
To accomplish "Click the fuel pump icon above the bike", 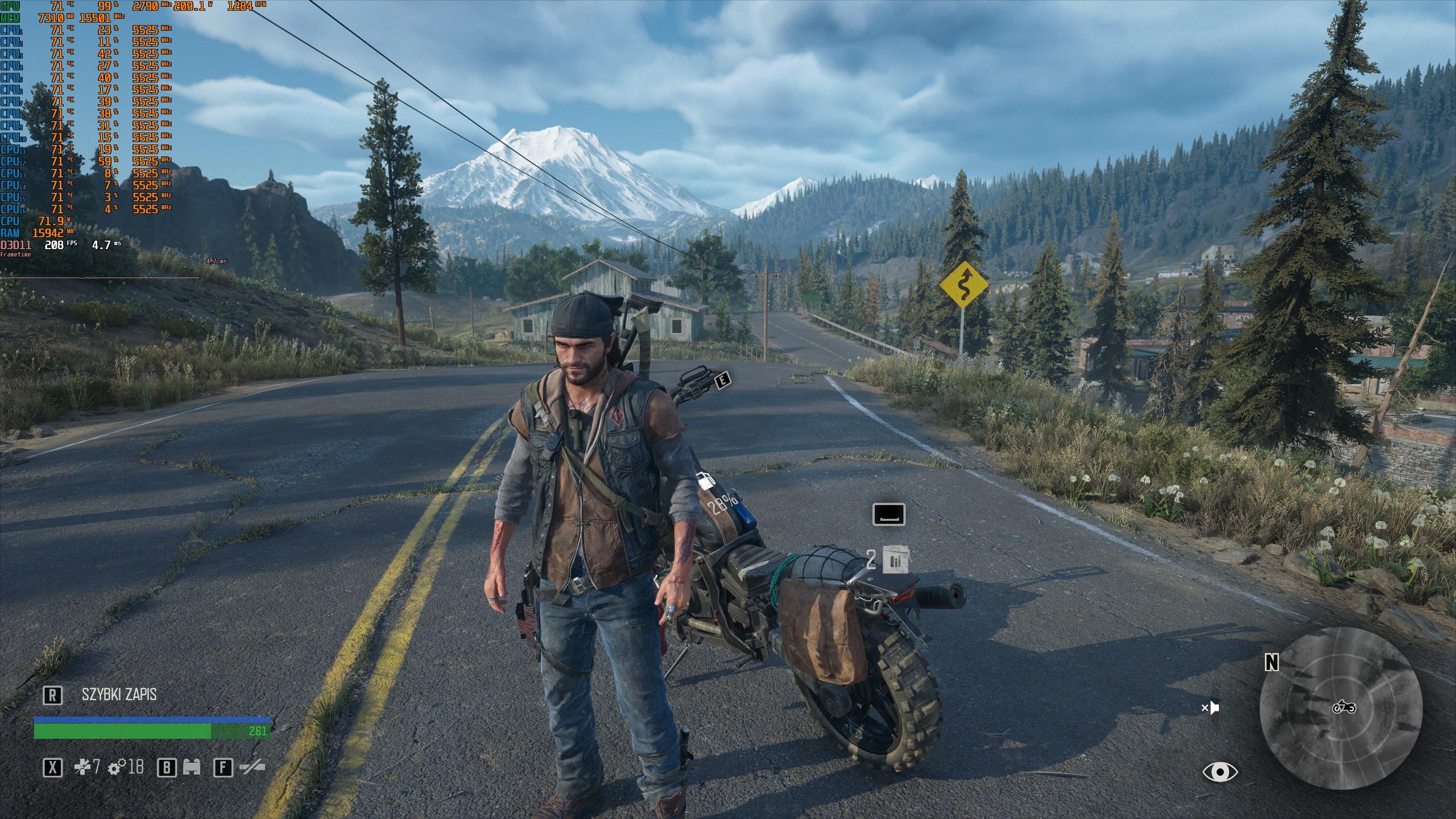I will coord(705,481).
